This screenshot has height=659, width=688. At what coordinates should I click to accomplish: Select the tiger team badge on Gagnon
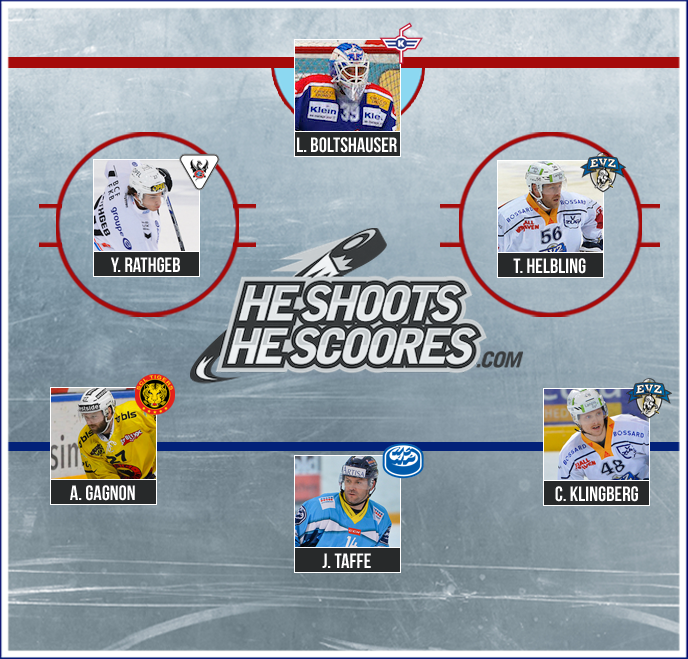click(x=155, y=393)
